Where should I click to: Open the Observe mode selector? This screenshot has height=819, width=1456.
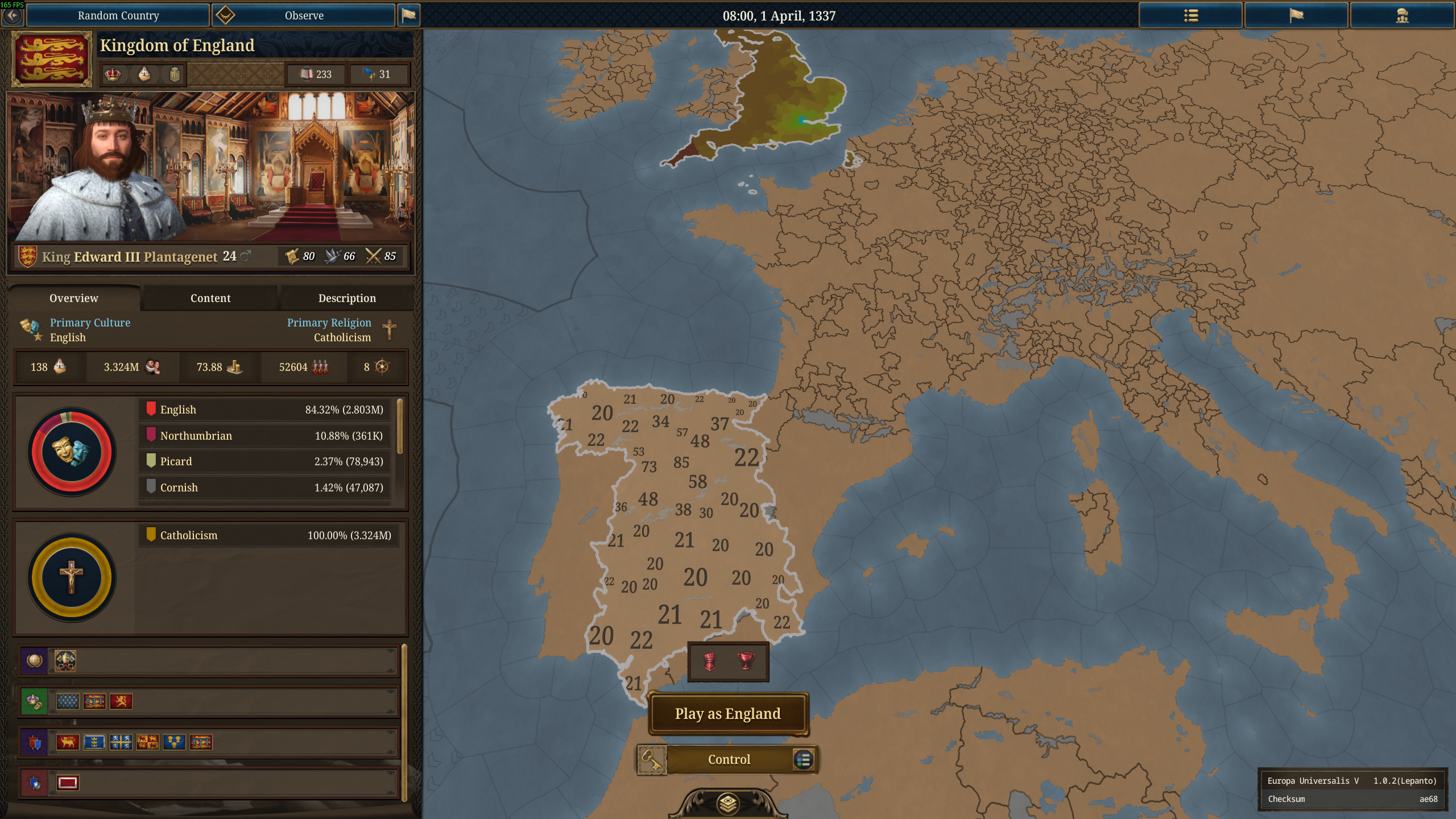[x=304, y=15]
